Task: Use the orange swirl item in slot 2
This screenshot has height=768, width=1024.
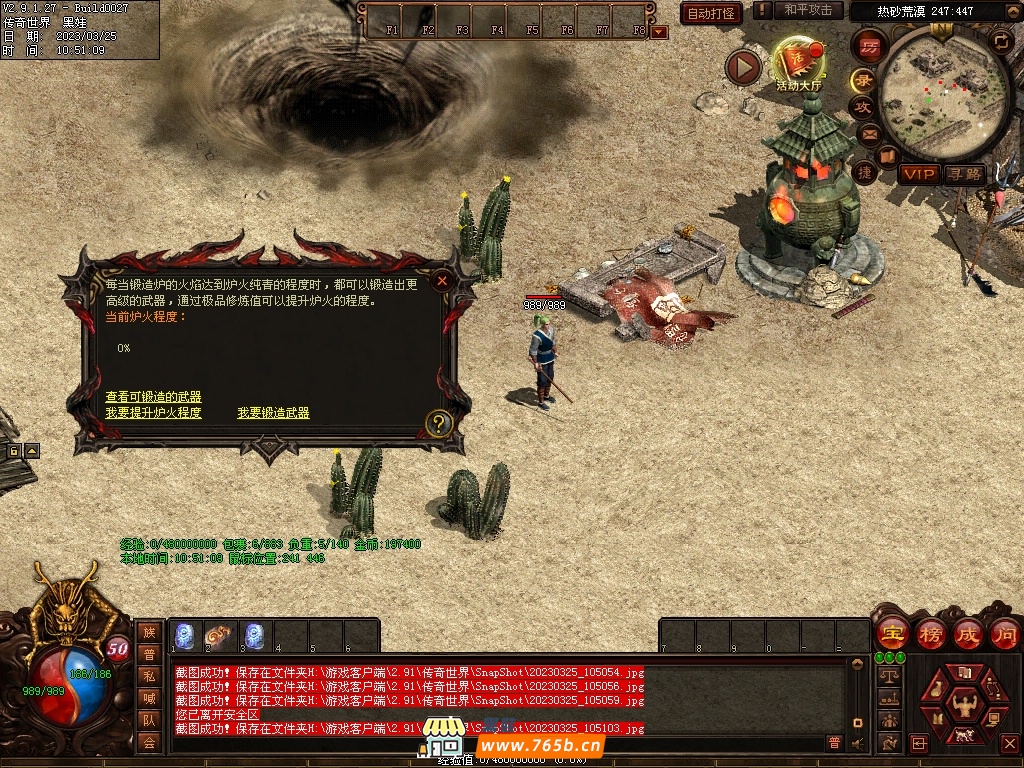Action: click(x=219, y=635)
